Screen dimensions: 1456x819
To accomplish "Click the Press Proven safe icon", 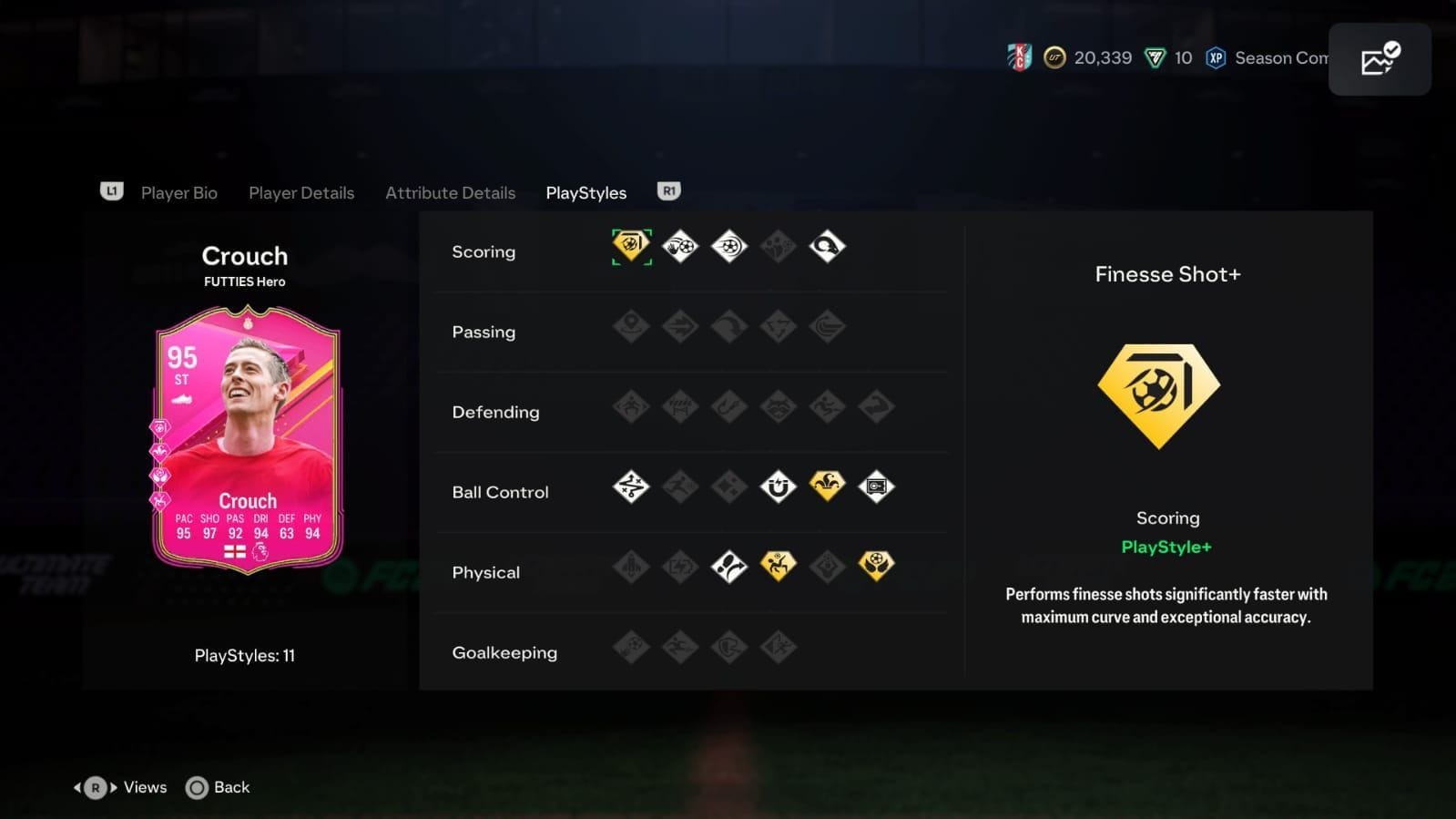I will [875, 486].
